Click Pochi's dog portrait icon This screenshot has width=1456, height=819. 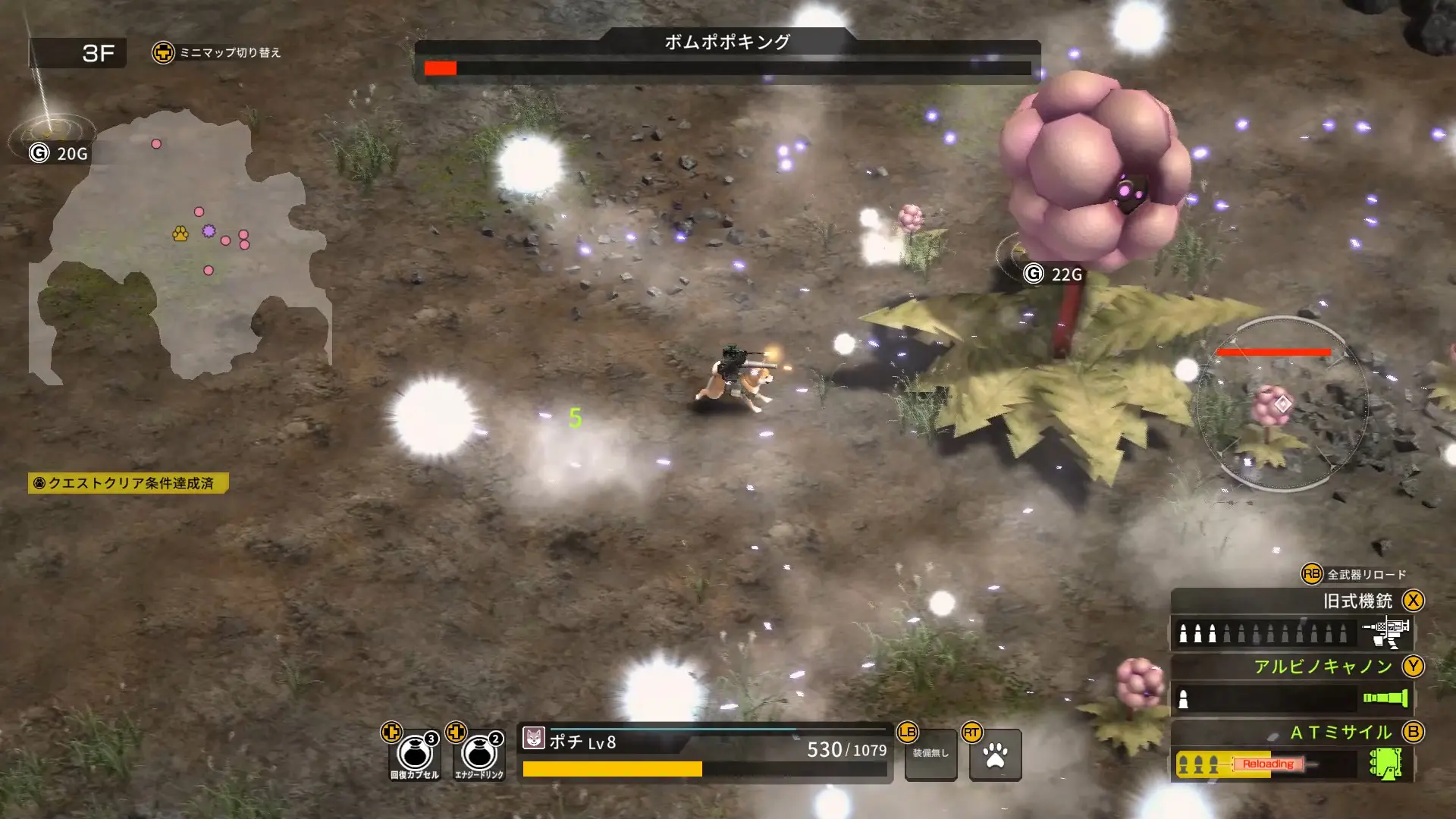coord(535,736)
